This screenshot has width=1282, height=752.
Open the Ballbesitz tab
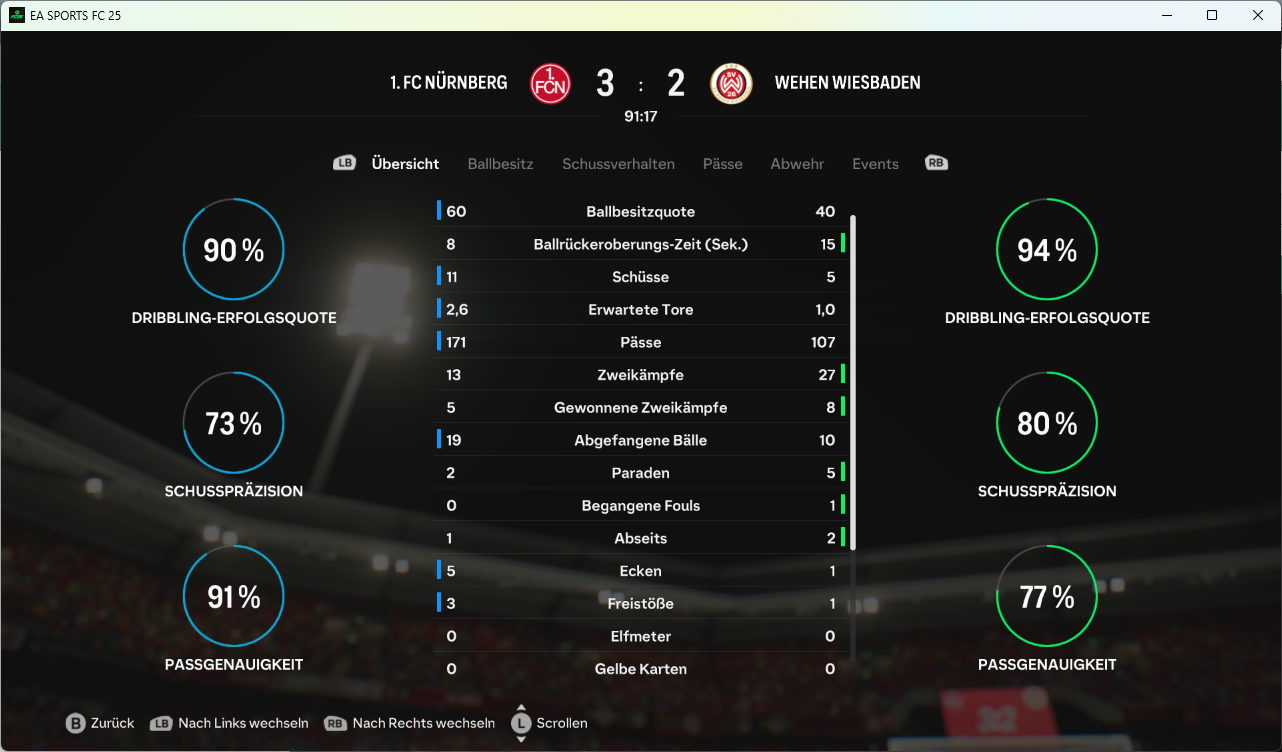[x=500, y=164]
